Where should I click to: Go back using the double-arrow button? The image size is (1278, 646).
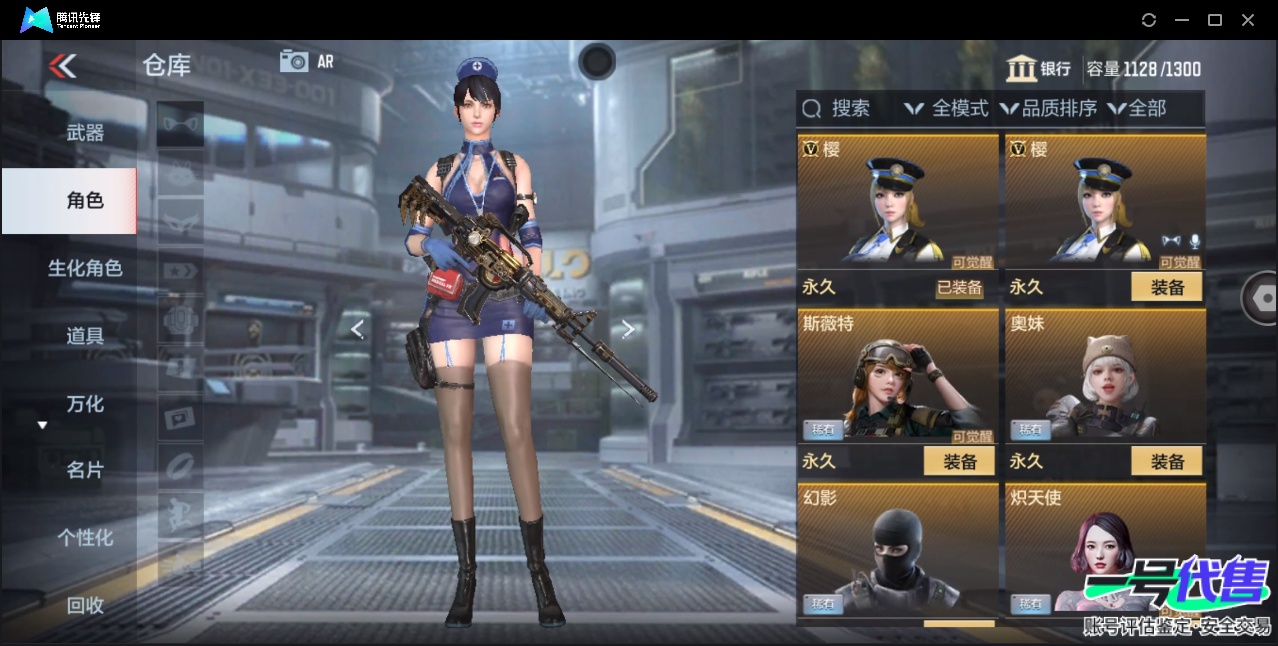point(62,66)
